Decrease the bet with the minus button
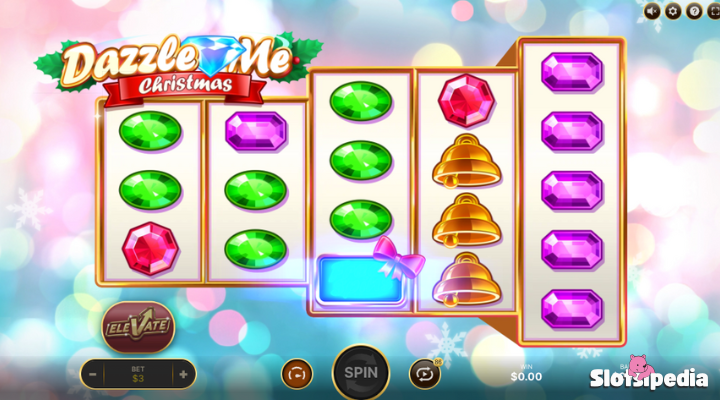 pos(93,374)
